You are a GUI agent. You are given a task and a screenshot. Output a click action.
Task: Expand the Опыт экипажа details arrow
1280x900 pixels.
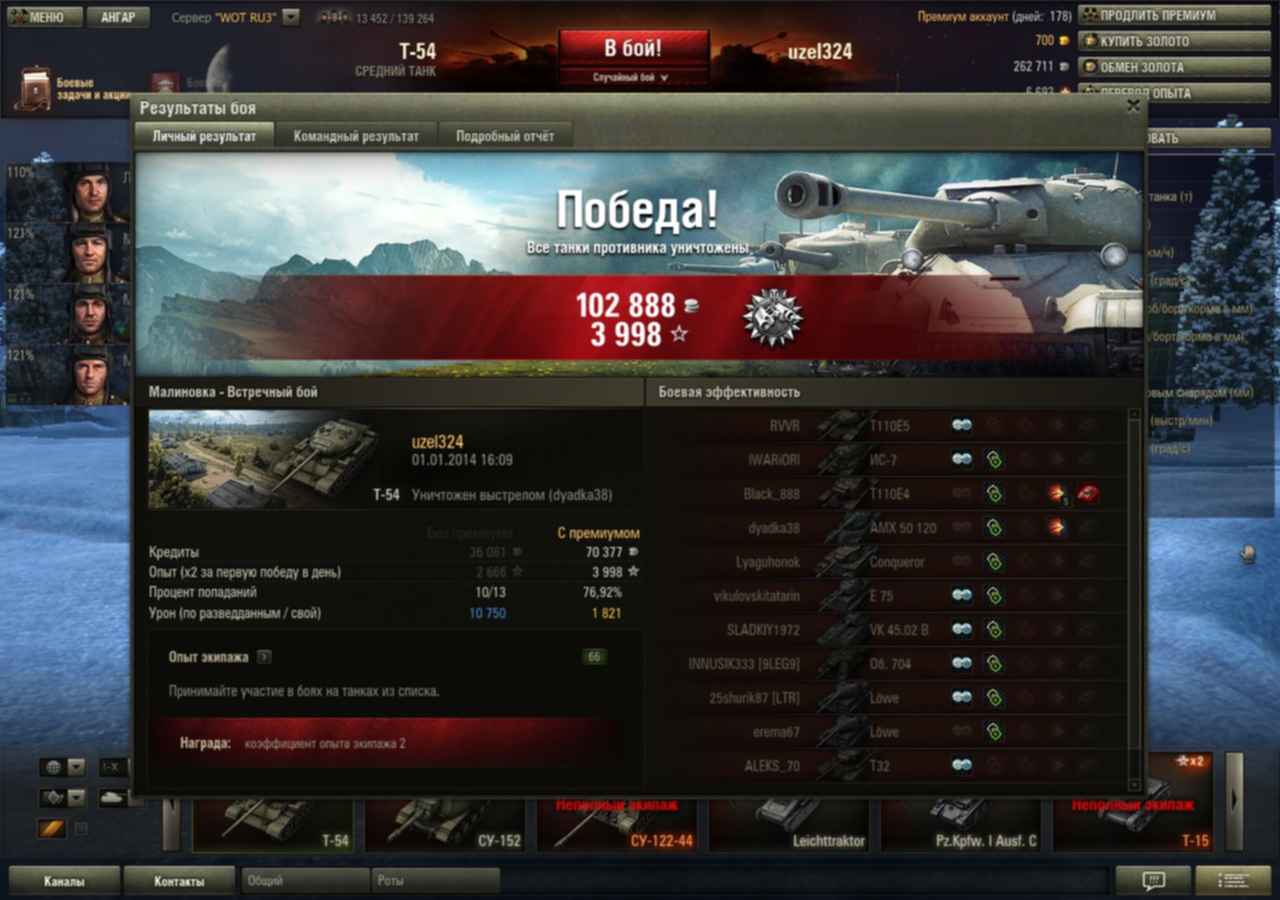point(263,657)
